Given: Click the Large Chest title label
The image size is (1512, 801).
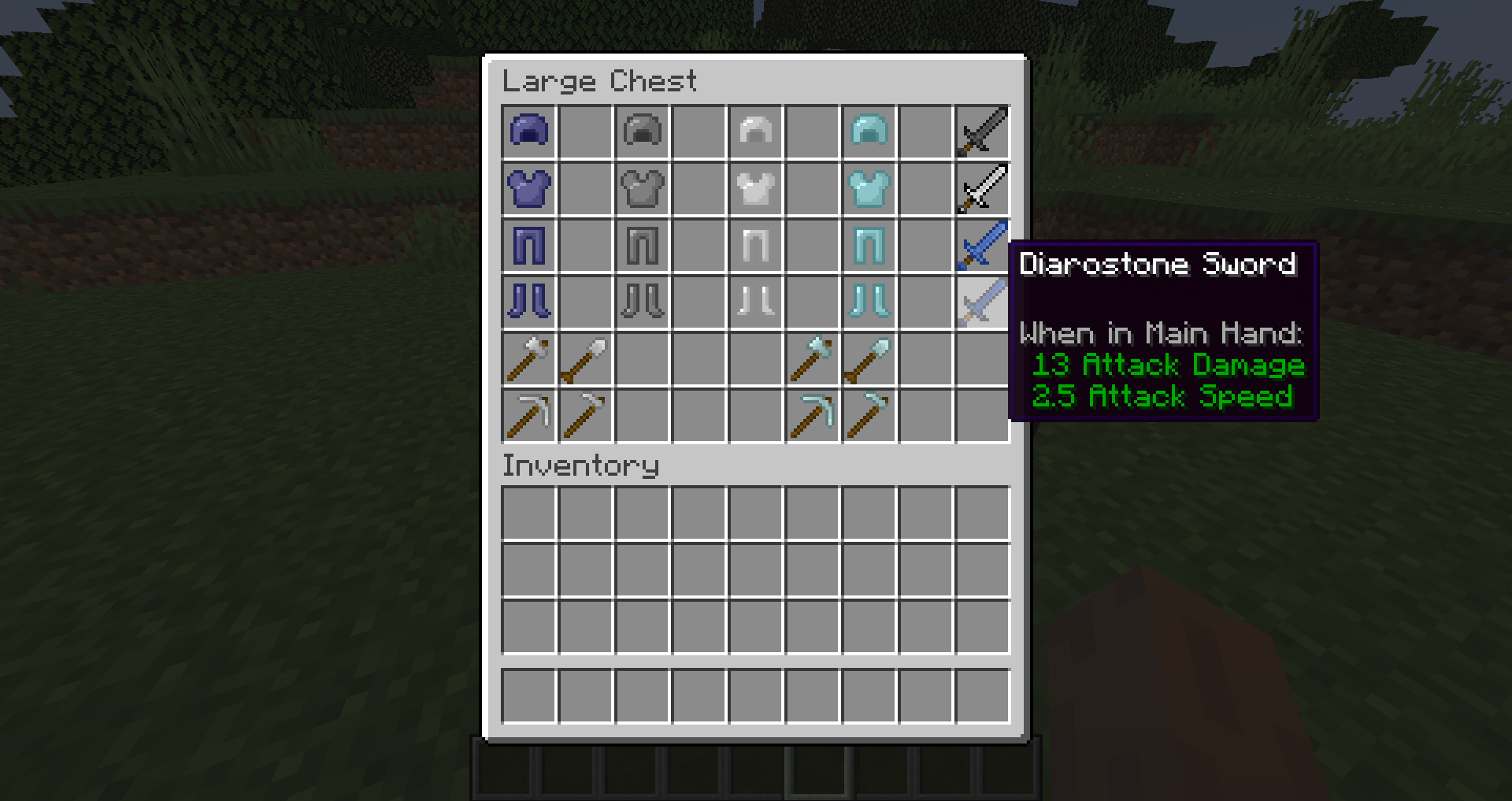Looking at the screenshot, I should (x=601, y=80).
